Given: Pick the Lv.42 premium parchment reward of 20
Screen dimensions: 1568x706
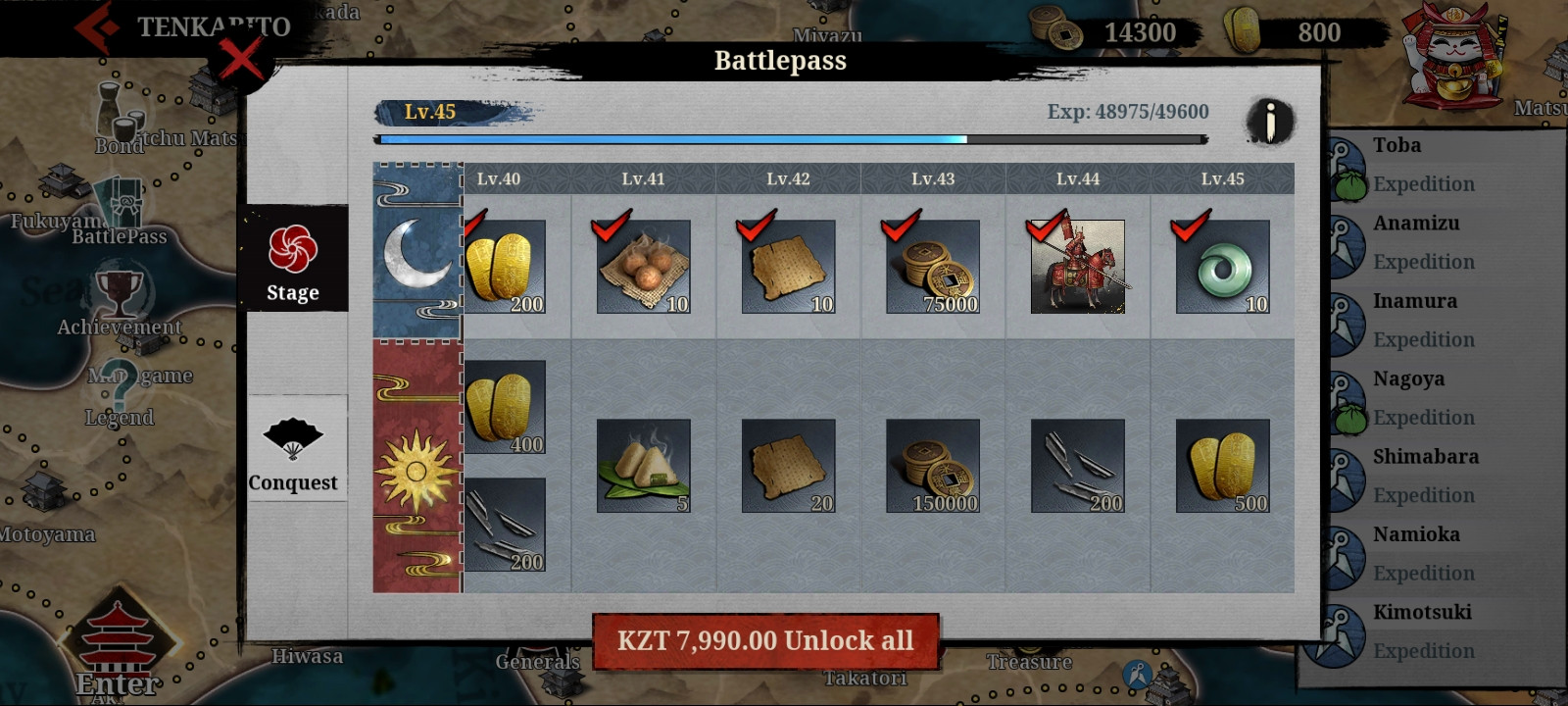Looking at the screenshot, I should click(x=788, y=466).
